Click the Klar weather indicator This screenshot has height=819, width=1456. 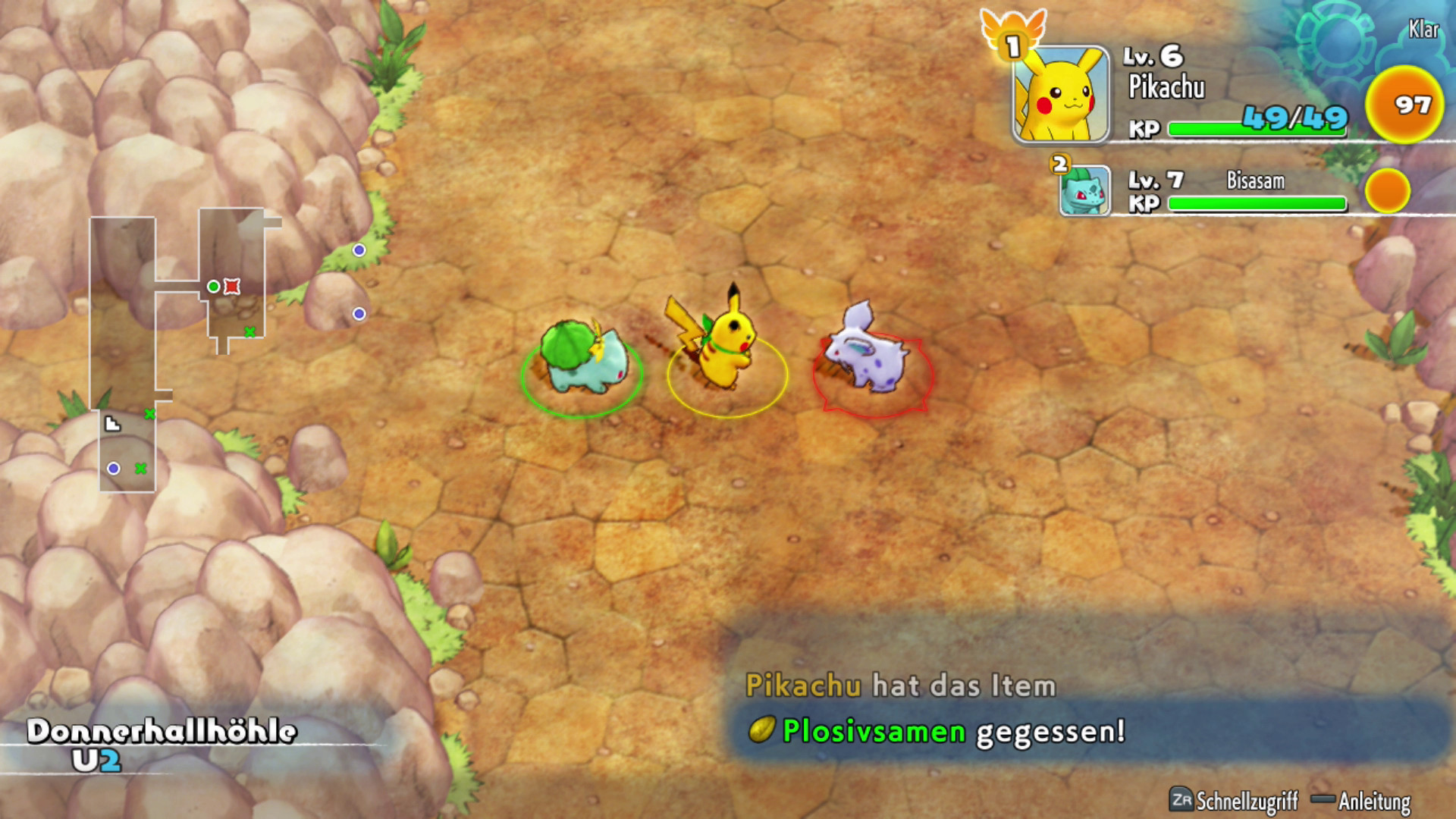click(1423, 30)
